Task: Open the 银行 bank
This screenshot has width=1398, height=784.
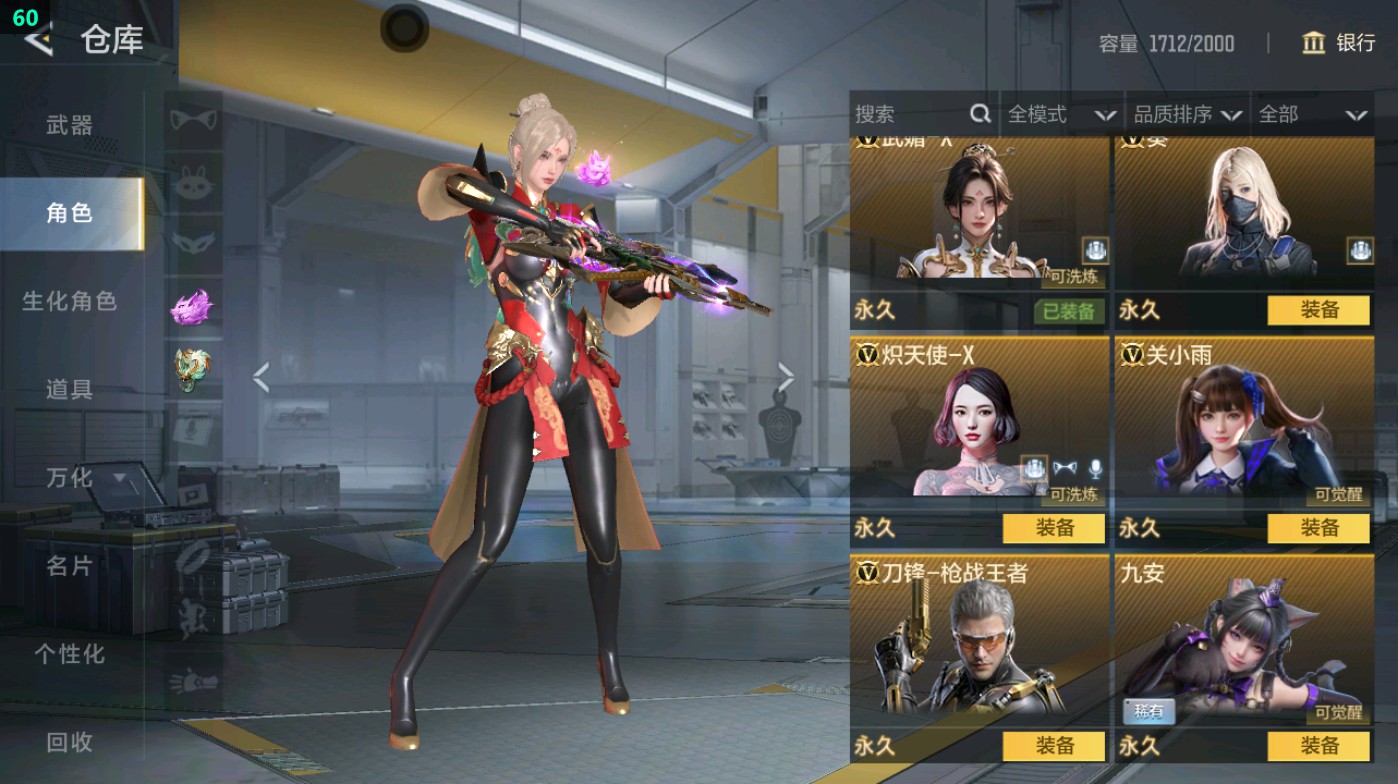Action: (x=1339, y=43)
